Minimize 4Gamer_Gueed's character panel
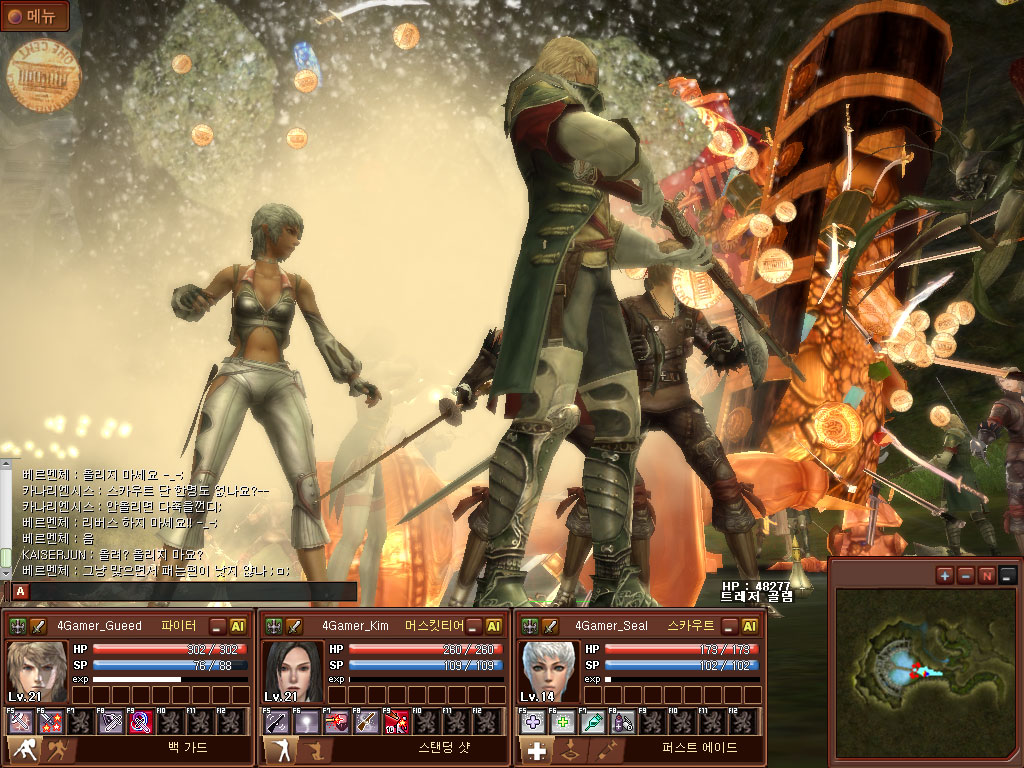The image size is (1024, 768). tap(218, 626)
